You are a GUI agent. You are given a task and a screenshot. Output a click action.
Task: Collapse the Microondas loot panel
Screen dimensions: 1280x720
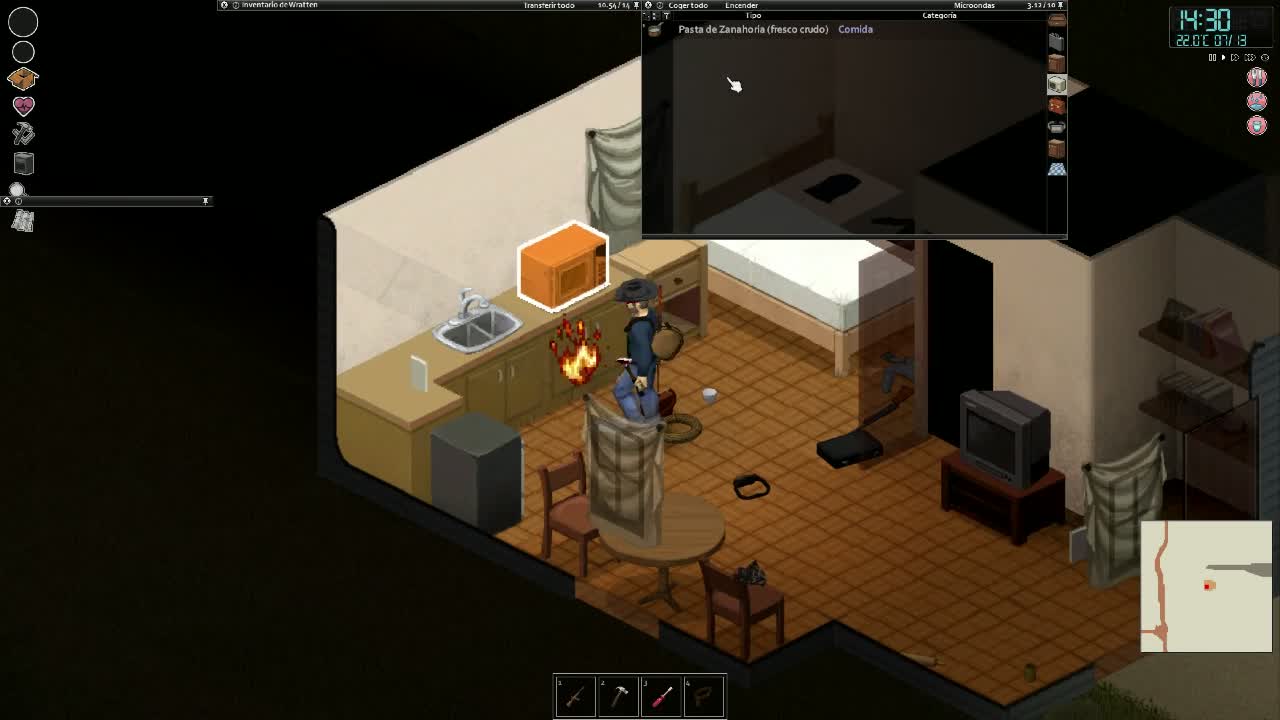click(646, 5)
